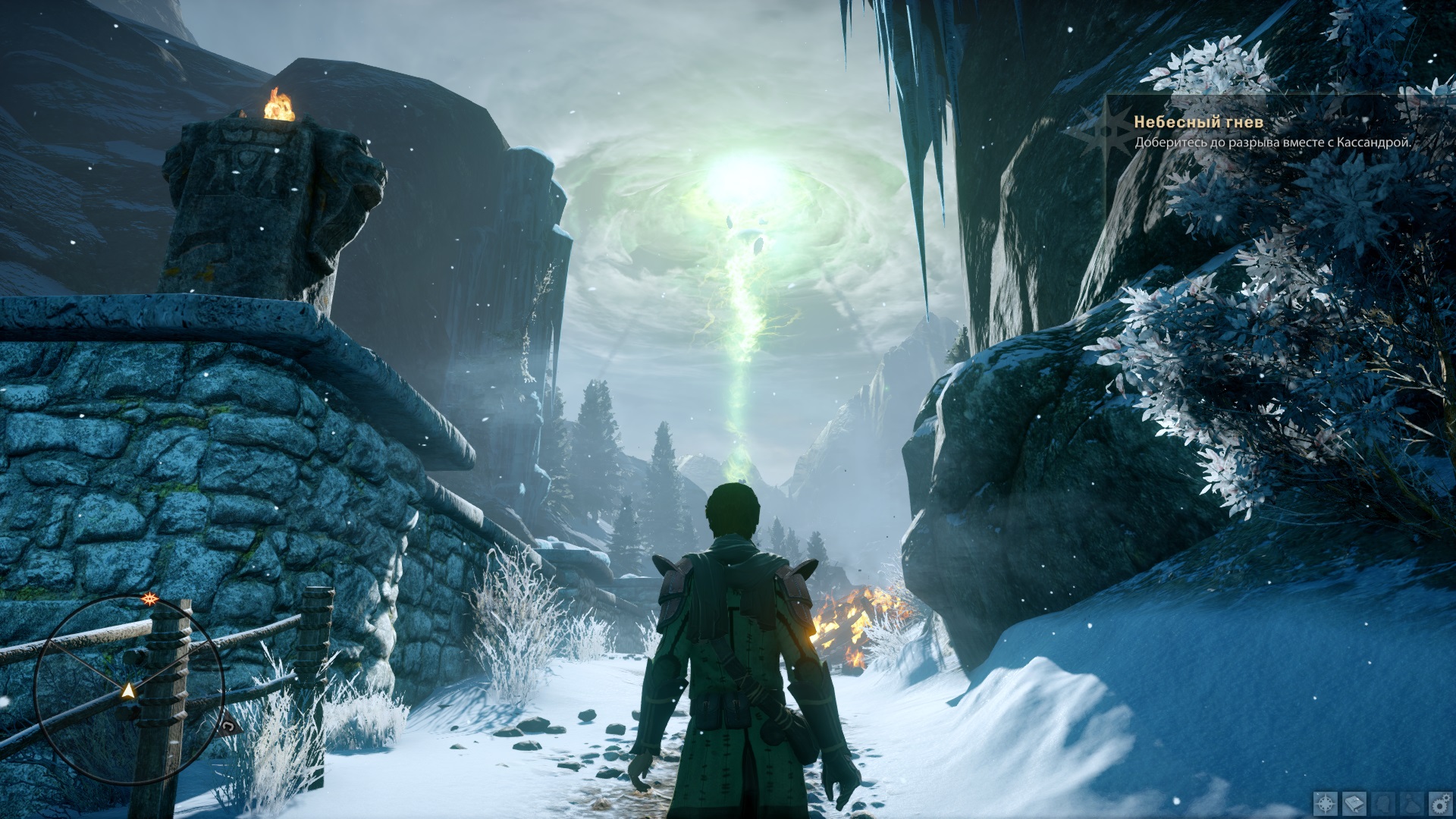Open the world map compass icon
This screenshot has width=1456, height=819.
[1326, 803]
